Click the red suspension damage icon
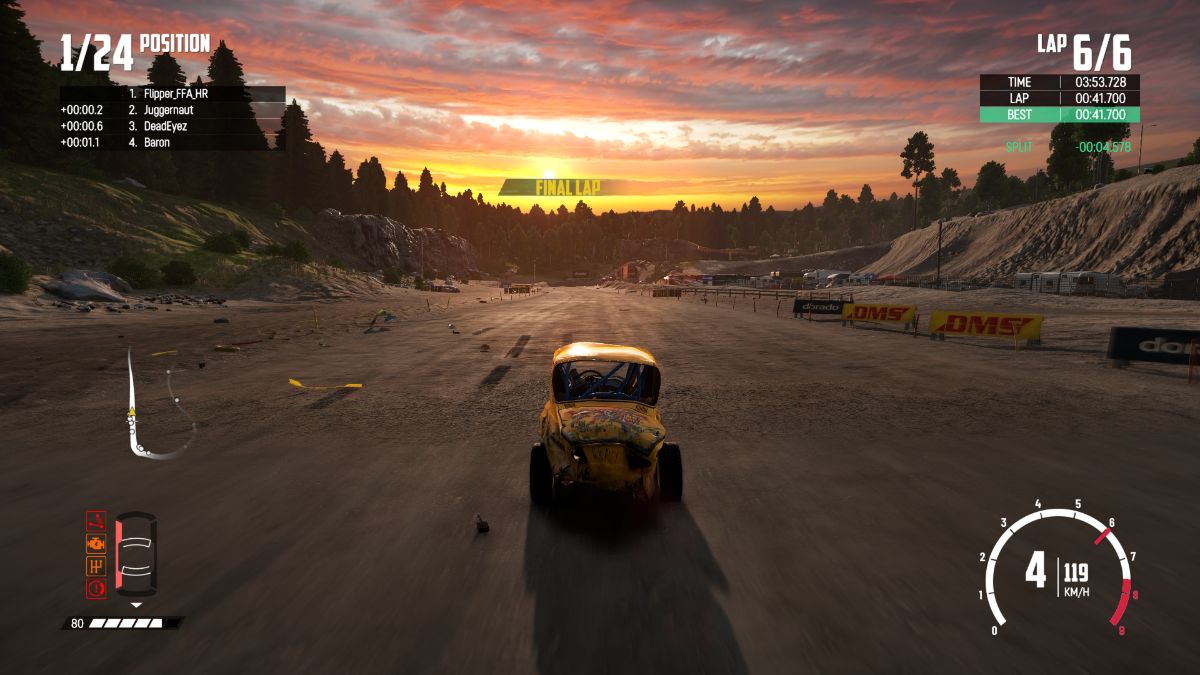The width and height of the screenshot is (1200, 675). click(96, 522)
